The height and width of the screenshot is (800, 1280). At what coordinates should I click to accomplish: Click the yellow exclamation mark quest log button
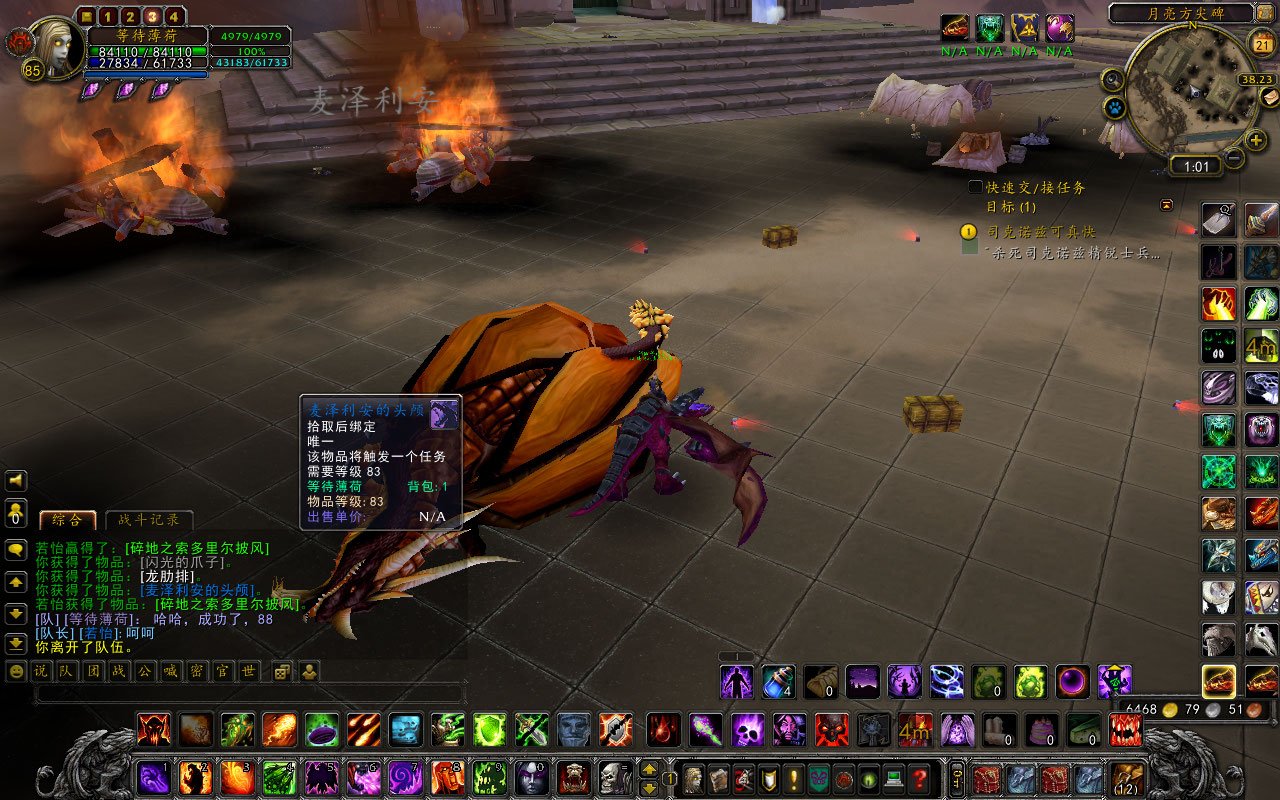click(794, 778)
